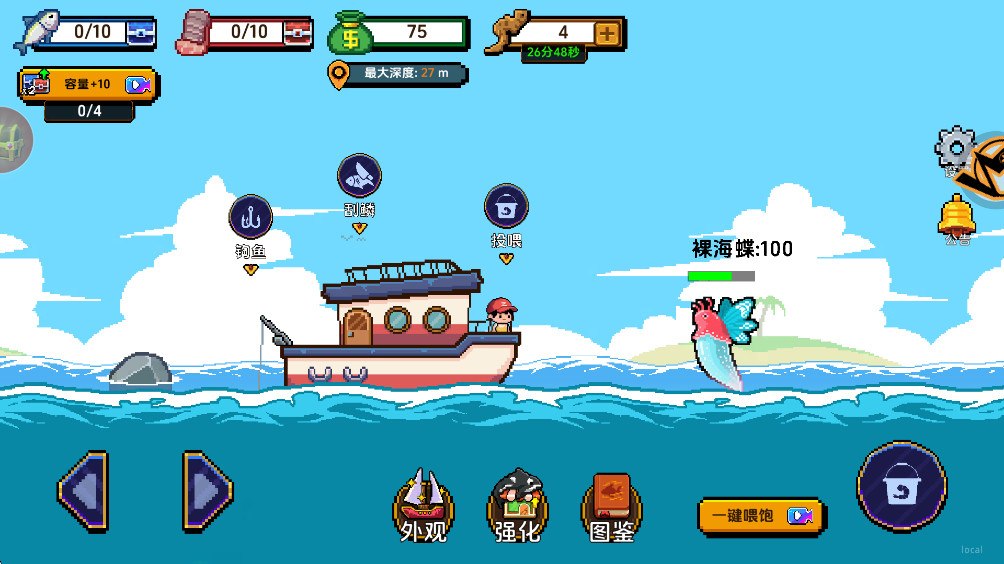The image size is (1004, 564).
Task: Tap the round feed bucket action button
Action: 901,487
